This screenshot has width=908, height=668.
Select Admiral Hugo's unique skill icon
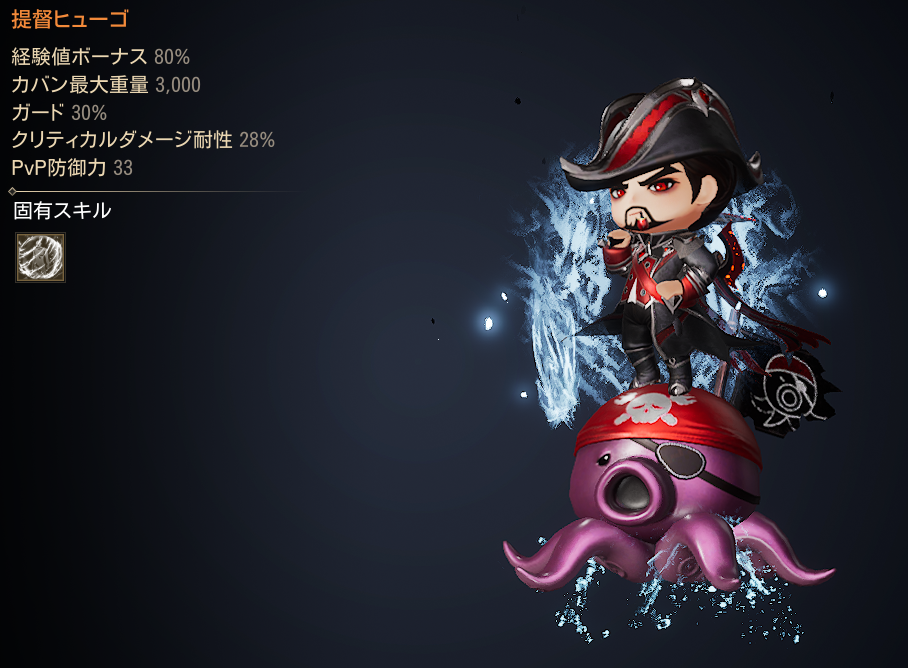[x=40, y=258]
